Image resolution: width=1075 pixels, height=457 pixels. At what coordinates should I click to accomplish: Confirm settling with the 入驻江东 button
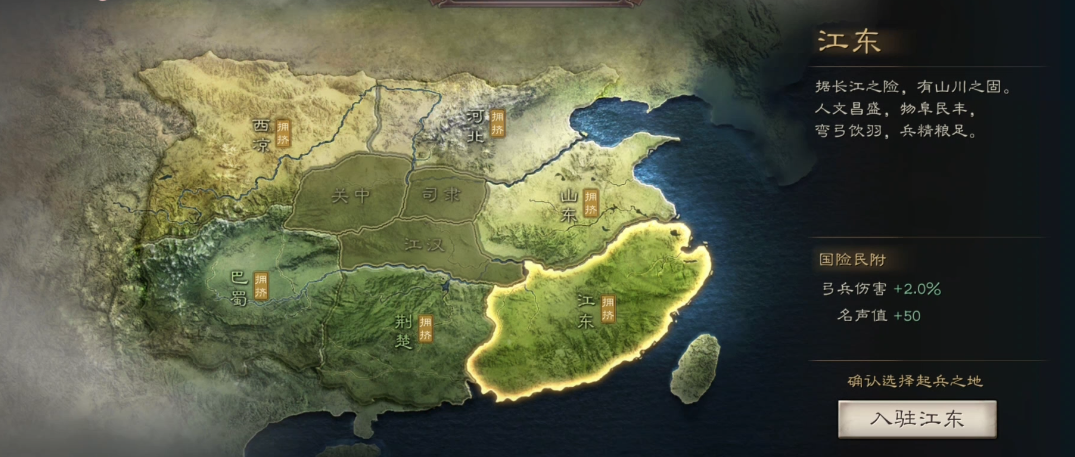tap(917, 419)
